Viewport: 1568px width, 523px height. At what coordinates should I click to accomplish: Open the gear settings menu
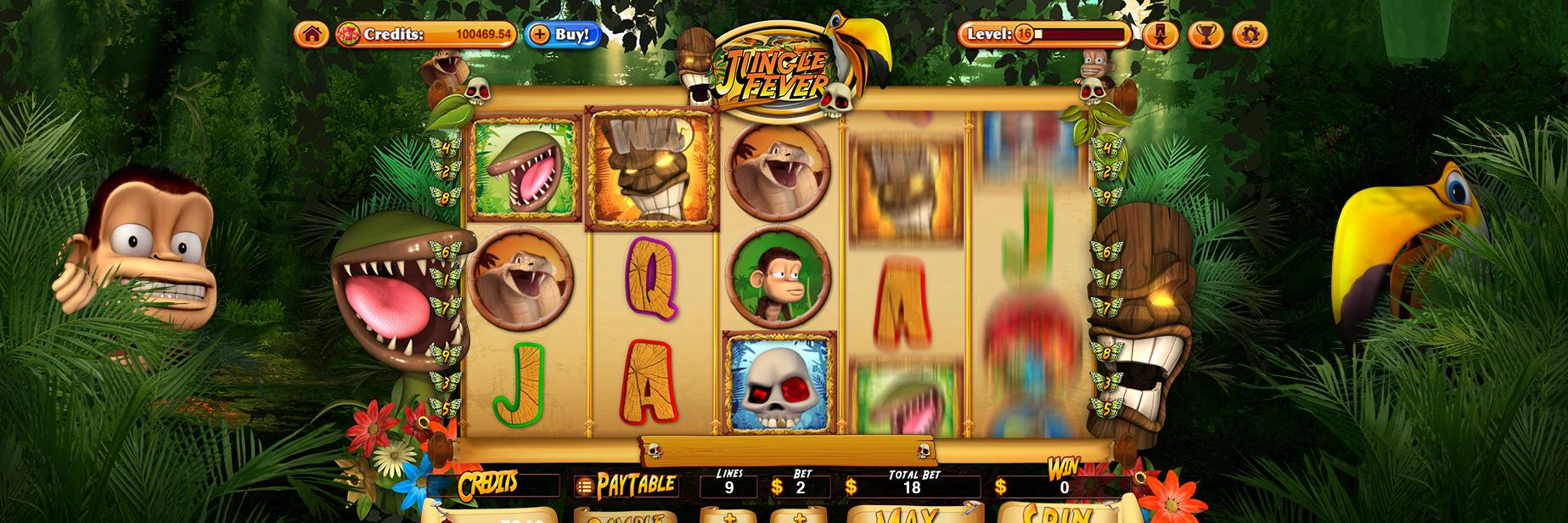[1250, 35]
